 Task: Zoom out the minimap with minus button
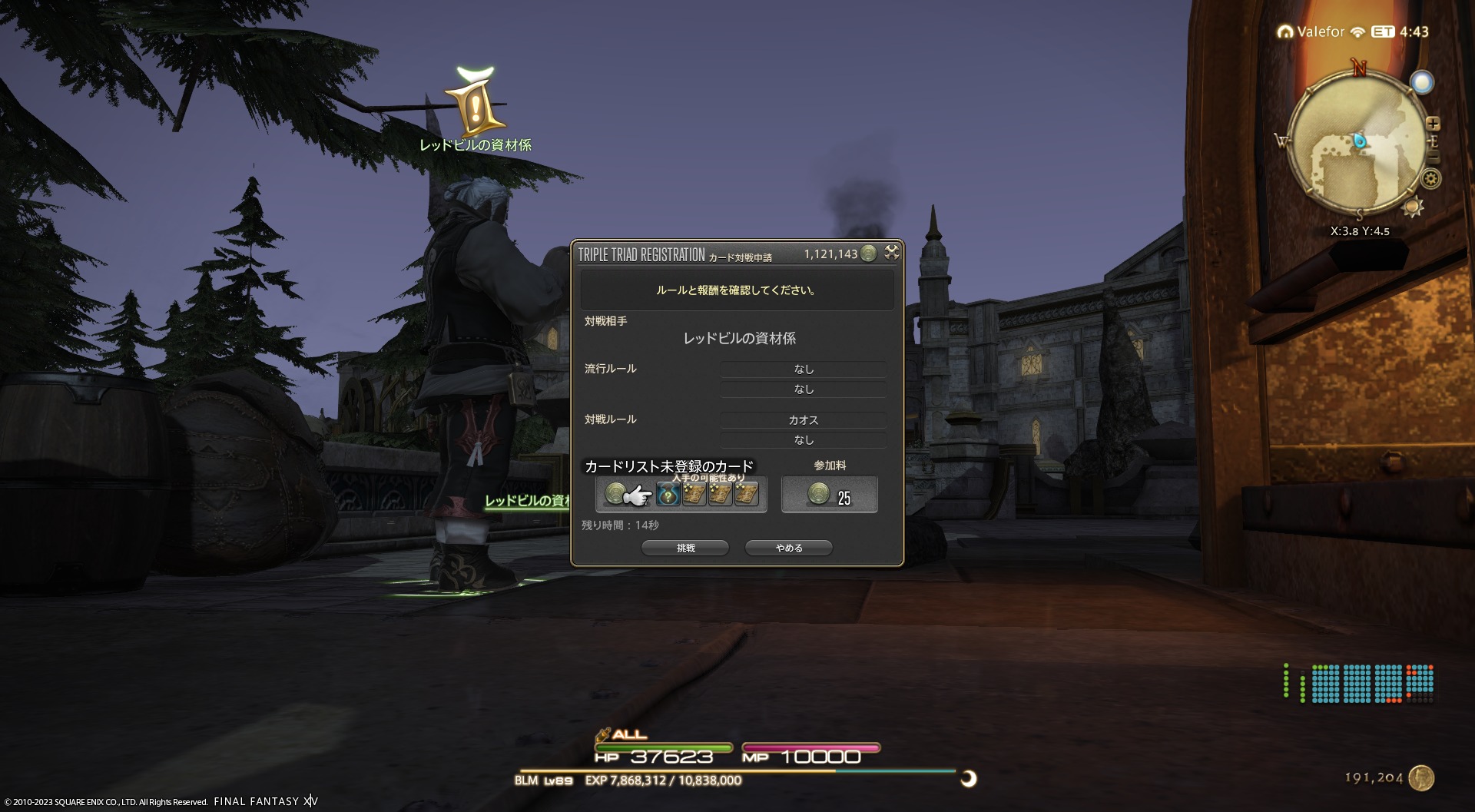tap(1434, 157)
